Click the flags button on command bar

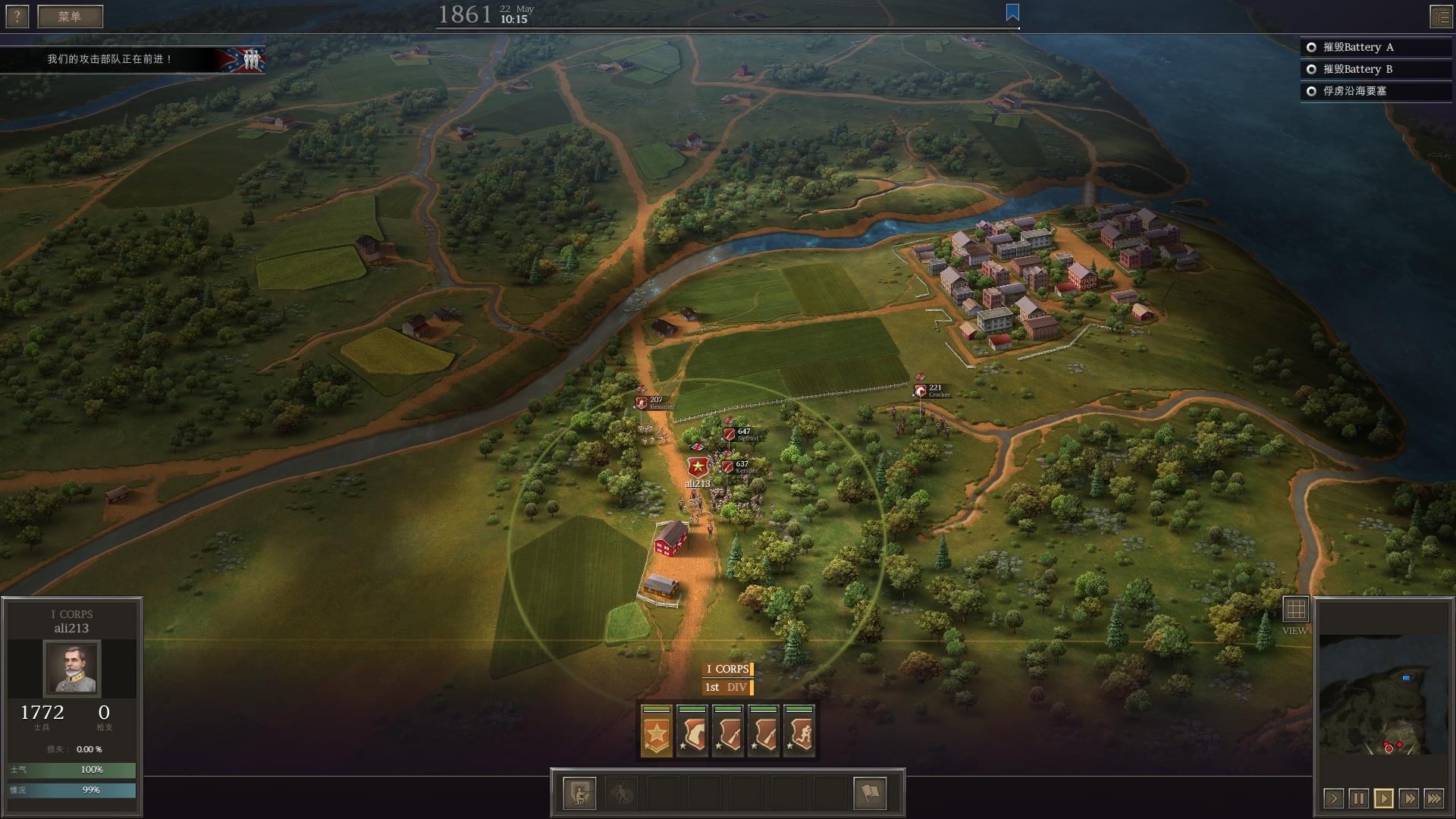coord(870,794)
